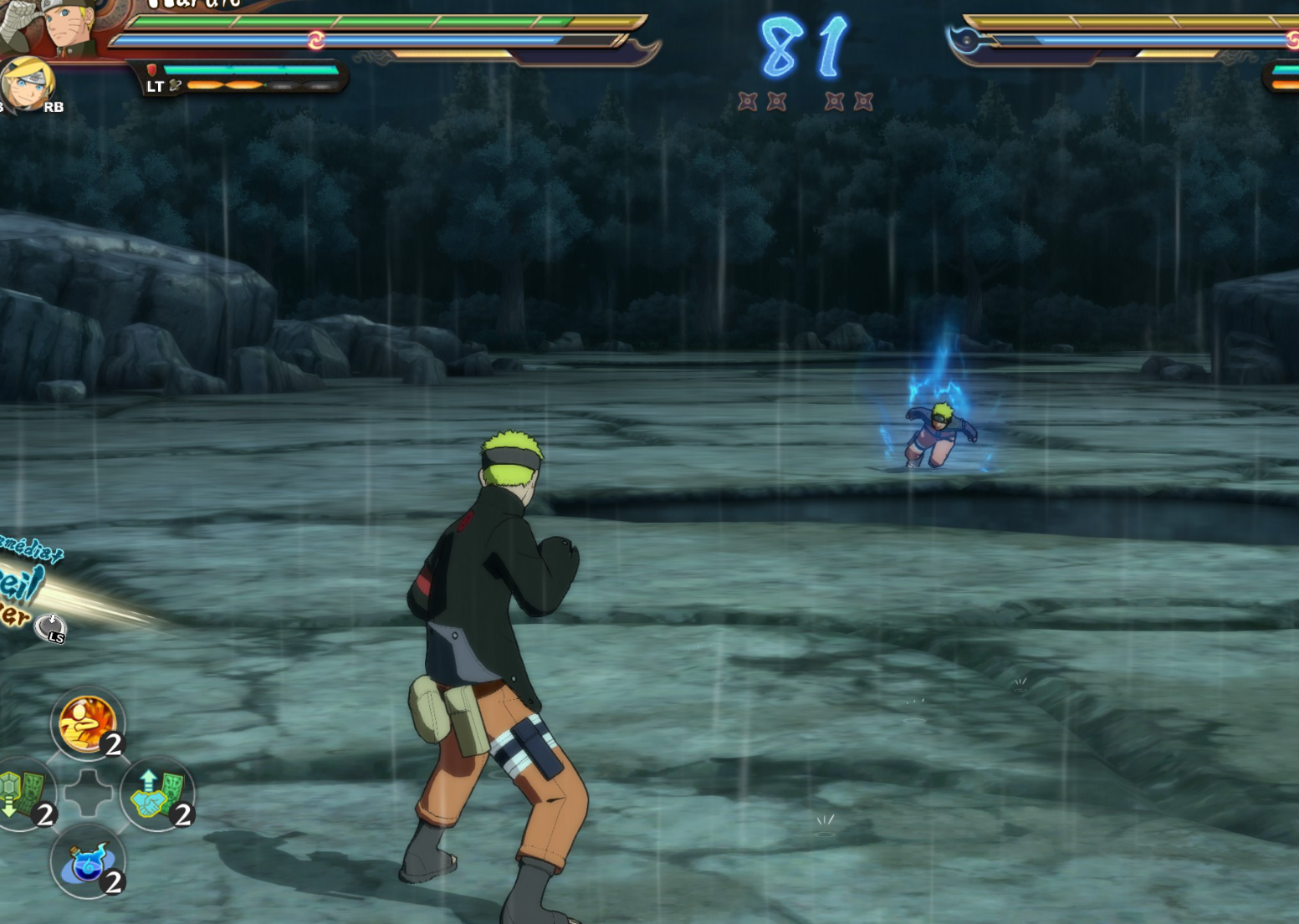Use the green defense-down tag item
Screen dimensions: 1299x924
click(23, 794)
